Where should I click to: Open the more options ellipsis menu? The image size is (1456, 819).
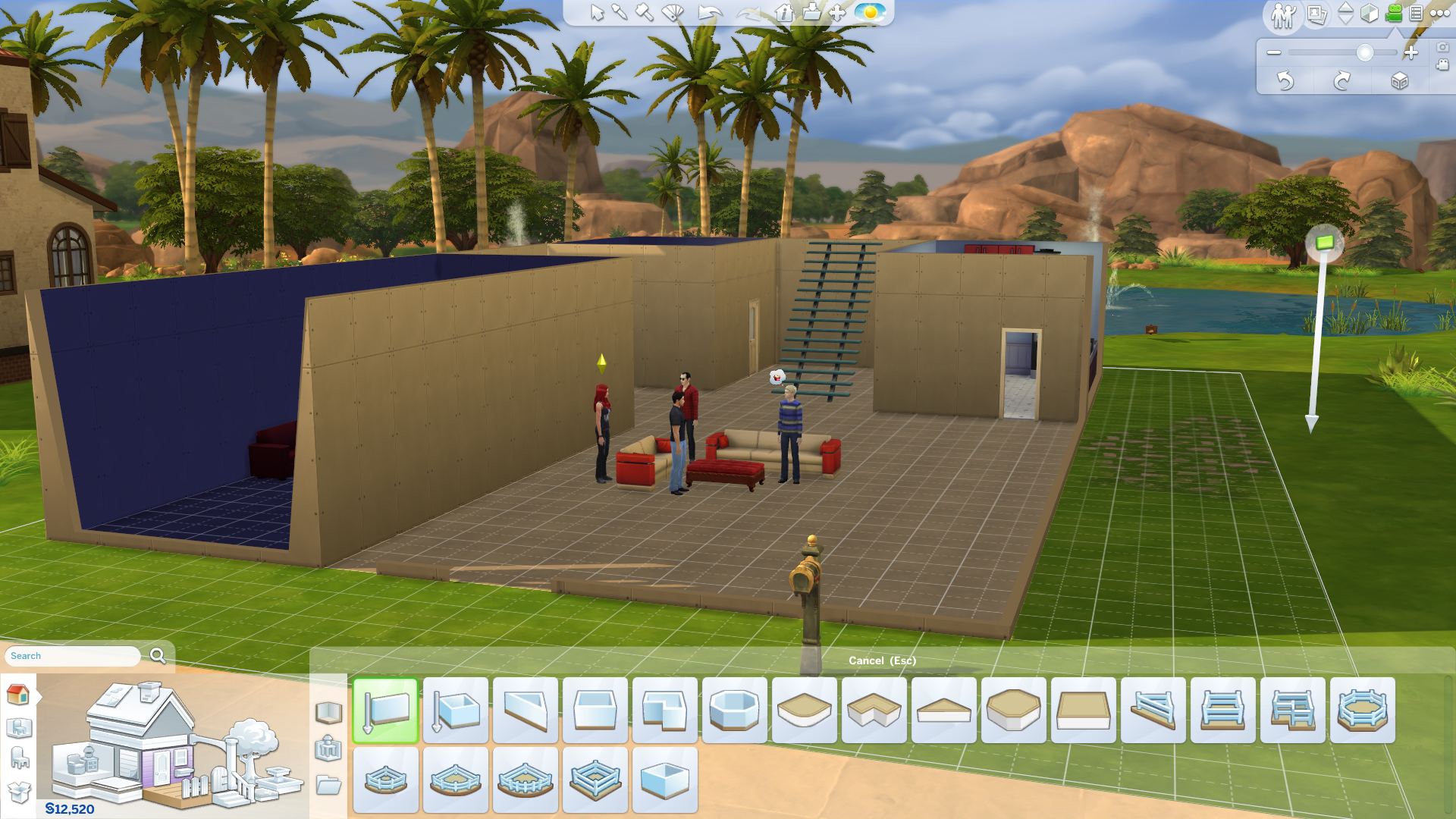coord(1439,12)
